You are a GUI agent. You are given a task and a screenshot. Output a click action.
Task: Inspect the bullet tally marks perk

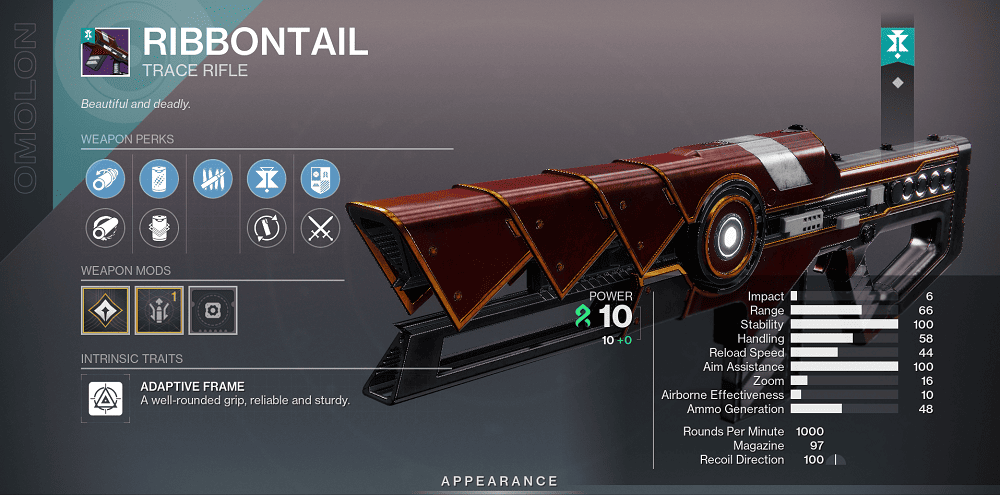click(212, 180)
